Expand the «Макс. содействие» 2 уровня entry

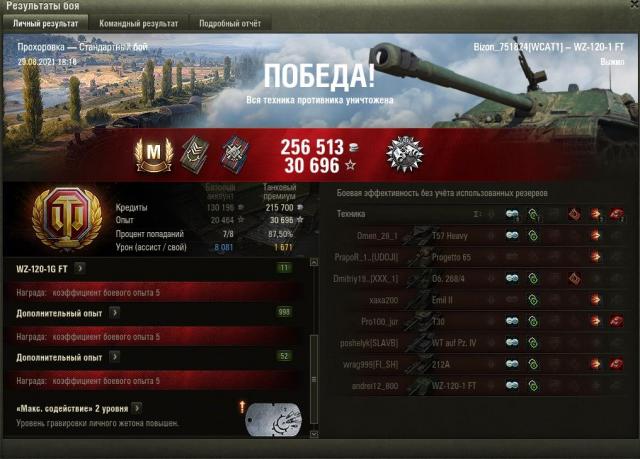[136, 408]
